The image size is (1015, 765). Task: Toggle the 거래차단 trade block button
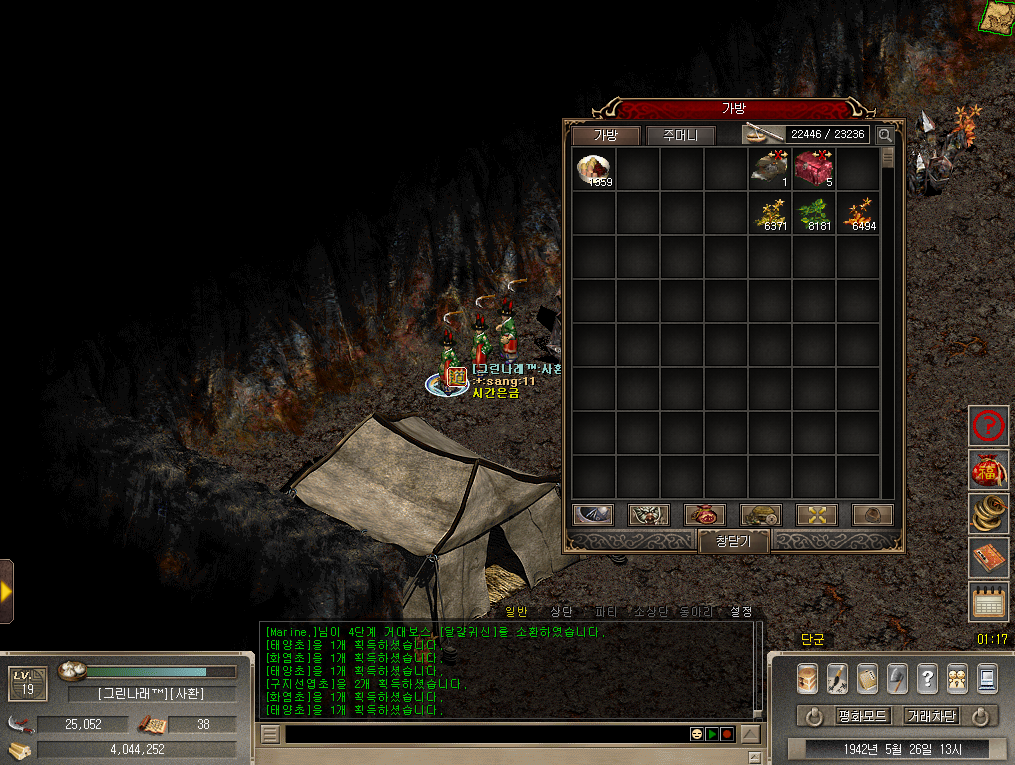point(930,716)
